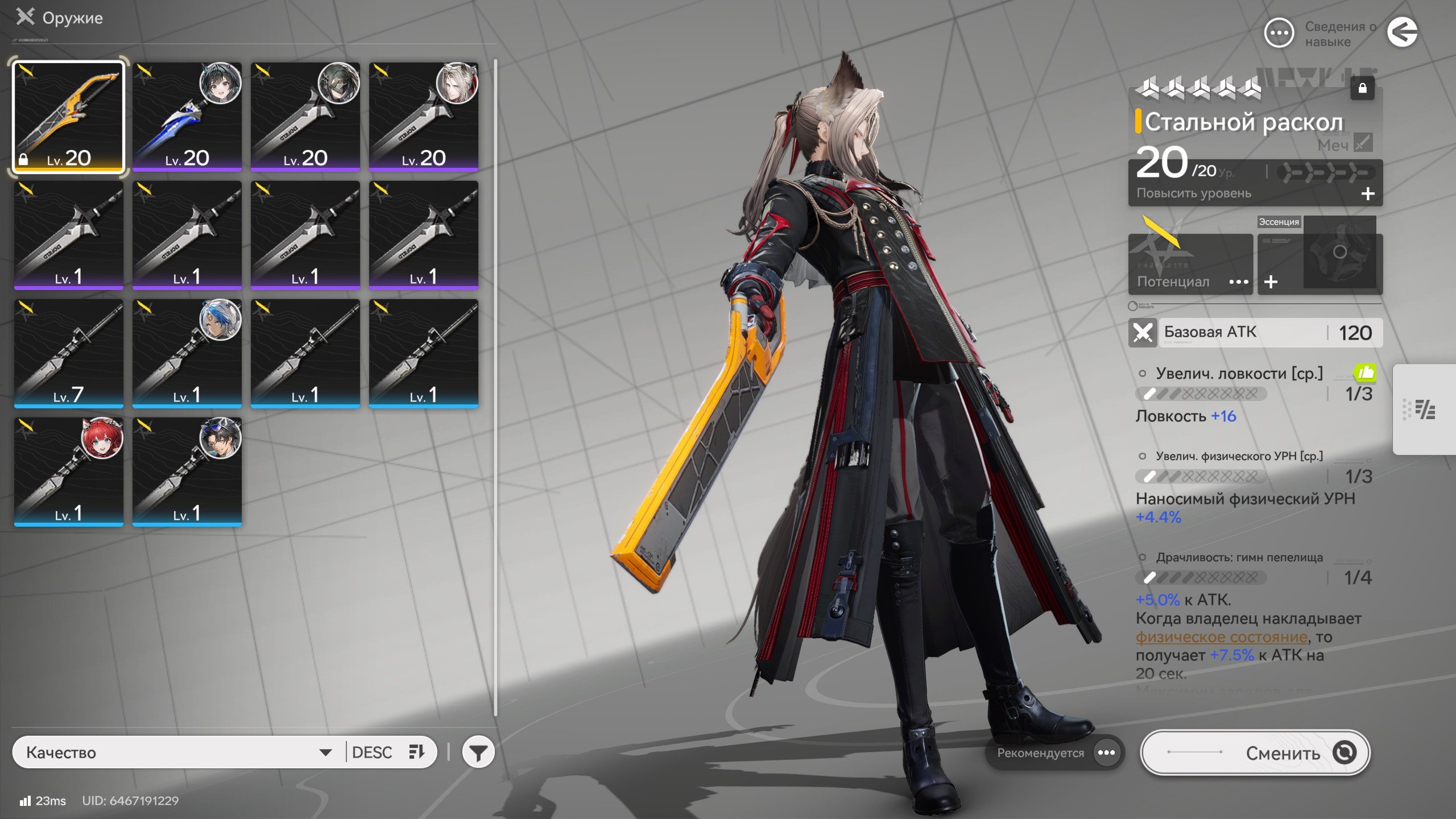1456x819 pixels.
Task: Follow the физическое состояние link
Action: click(x=1221, y=637)
